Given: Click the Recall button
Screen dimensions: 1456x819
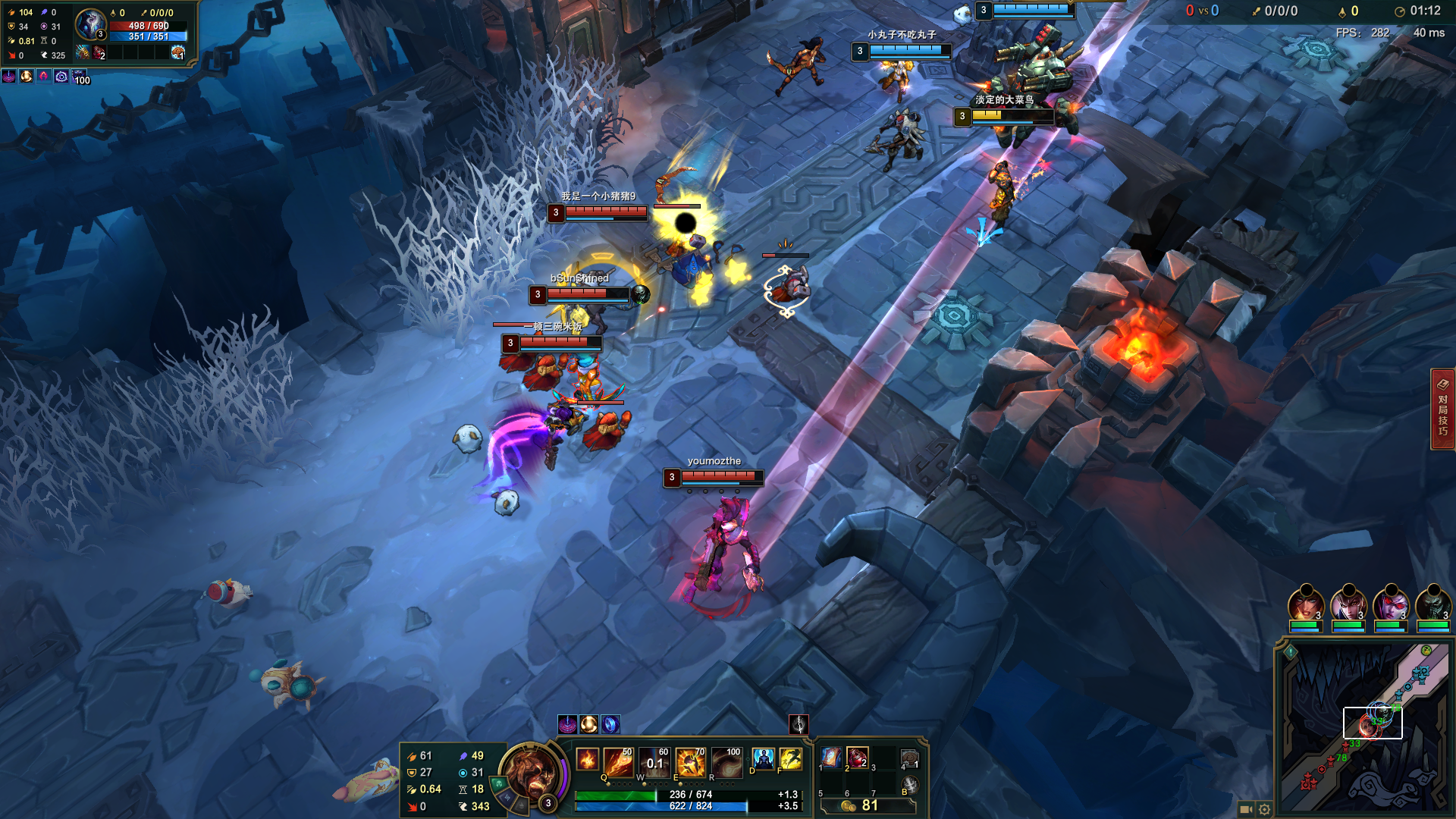Looking at the screenshot, I should pyautogui.click(x=909, y=785).
